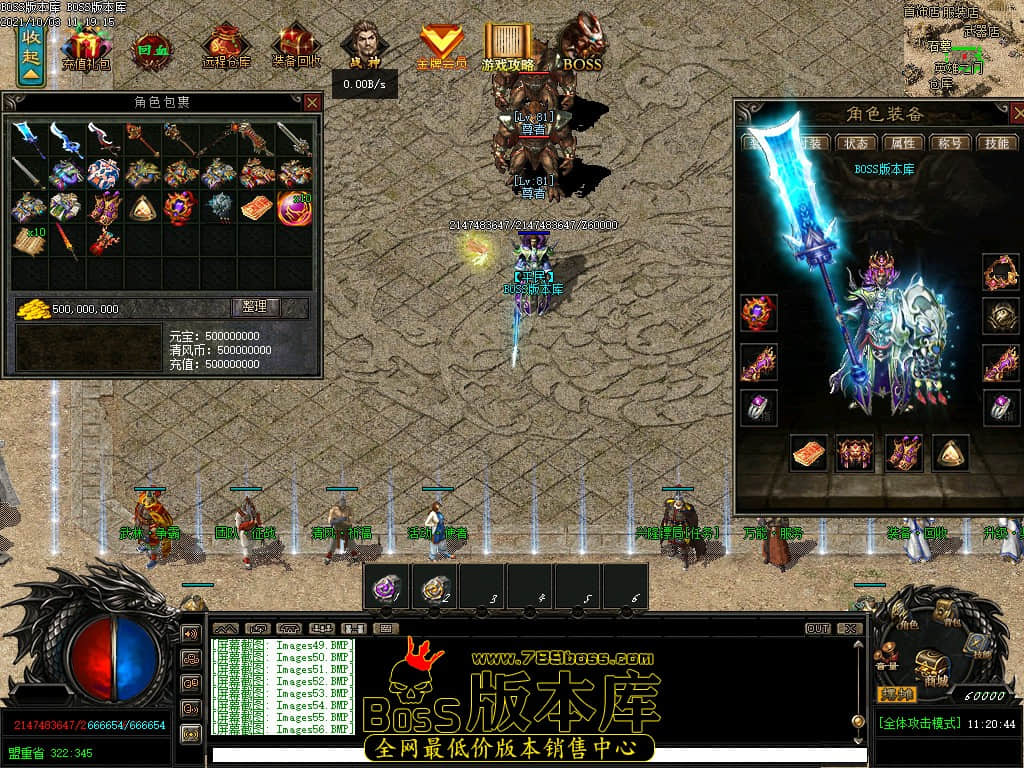The height and width of the screenshot is (768, 1024).
Task: Open 装备回收 equipment recycling
Action: 297,46
